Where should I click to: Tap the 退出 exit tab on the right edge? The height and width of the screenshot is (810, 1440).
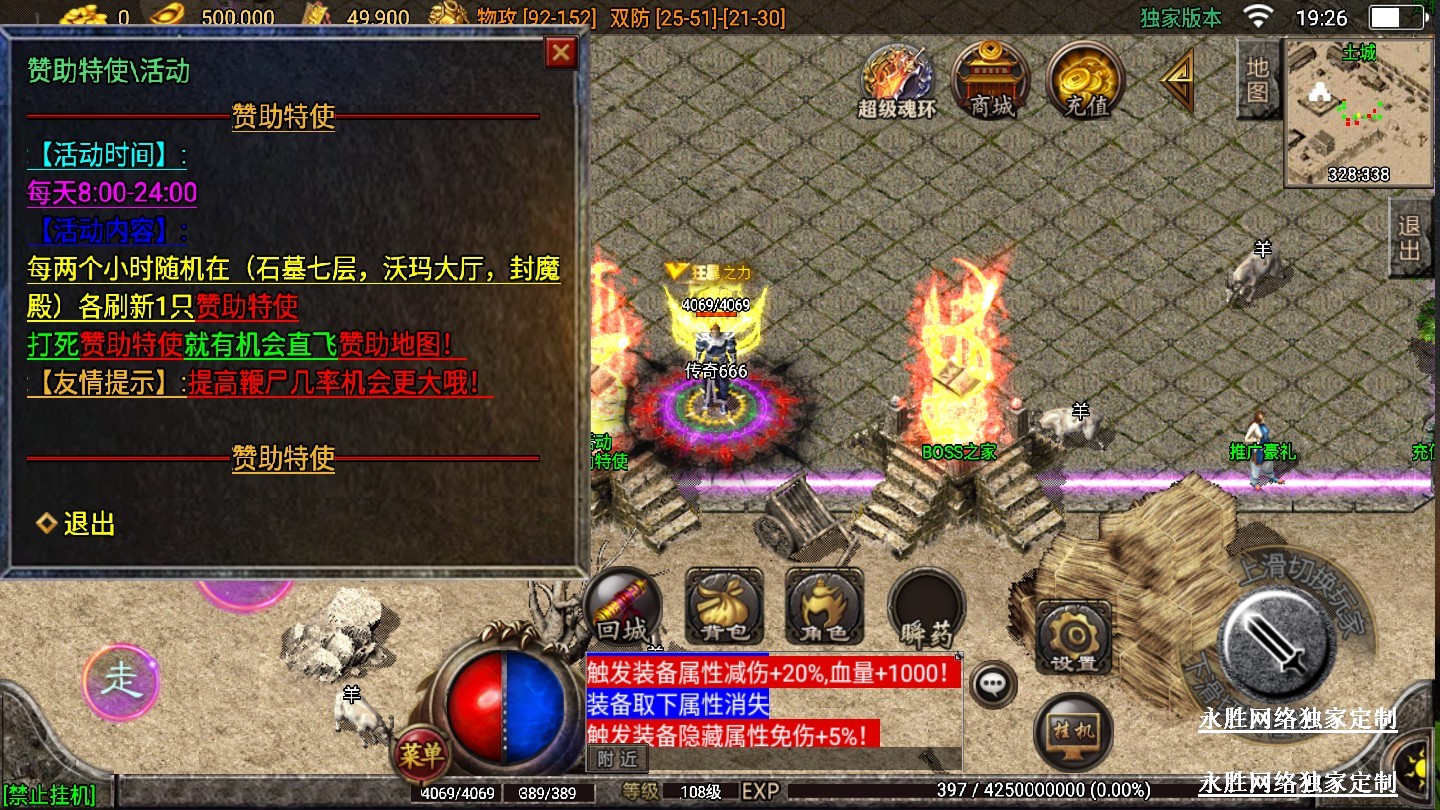pos(1410,238)
